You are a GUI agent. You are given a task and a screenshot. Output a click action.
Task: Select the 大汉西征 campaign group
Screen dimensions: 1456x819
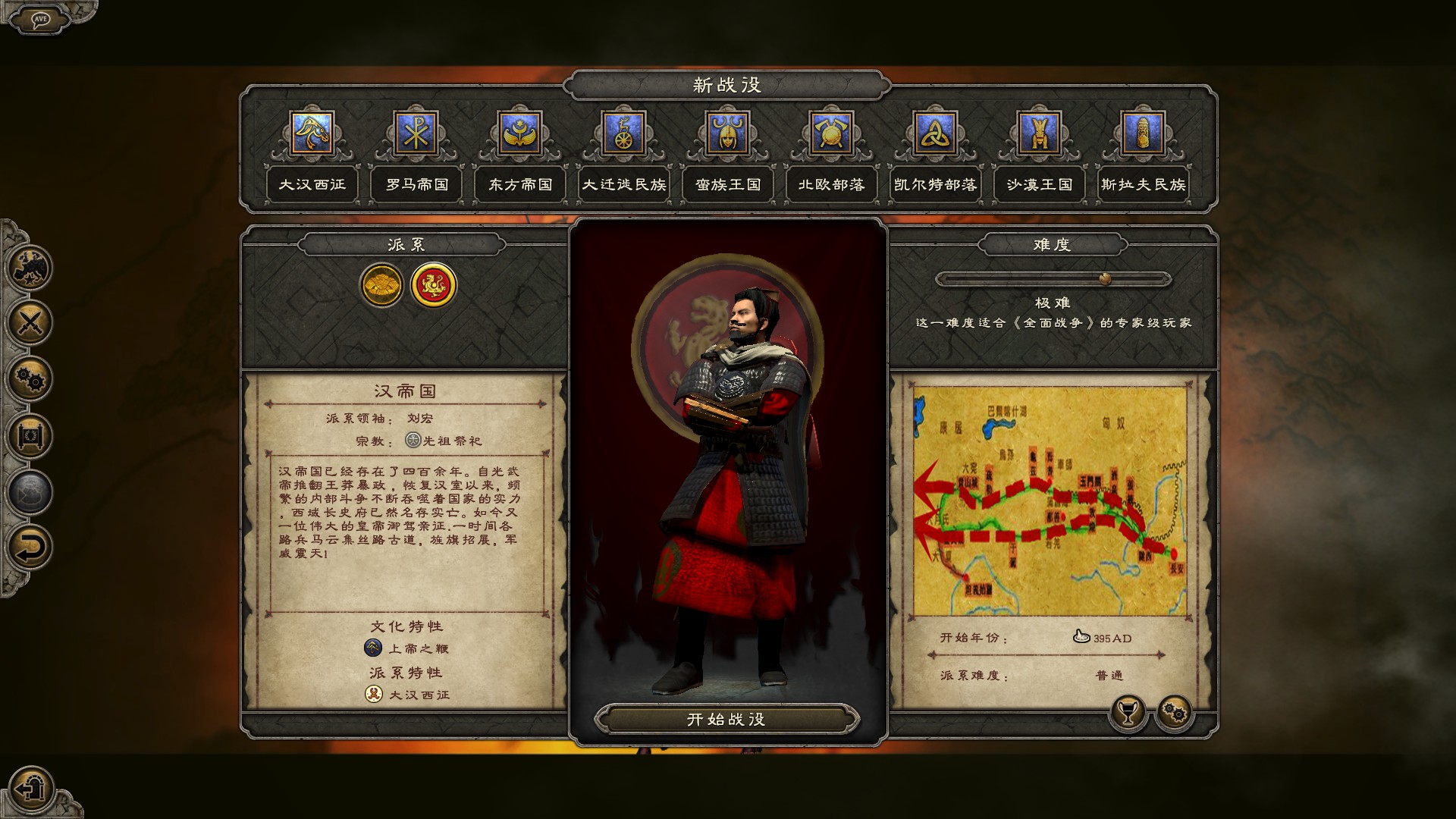pos(312,184)
